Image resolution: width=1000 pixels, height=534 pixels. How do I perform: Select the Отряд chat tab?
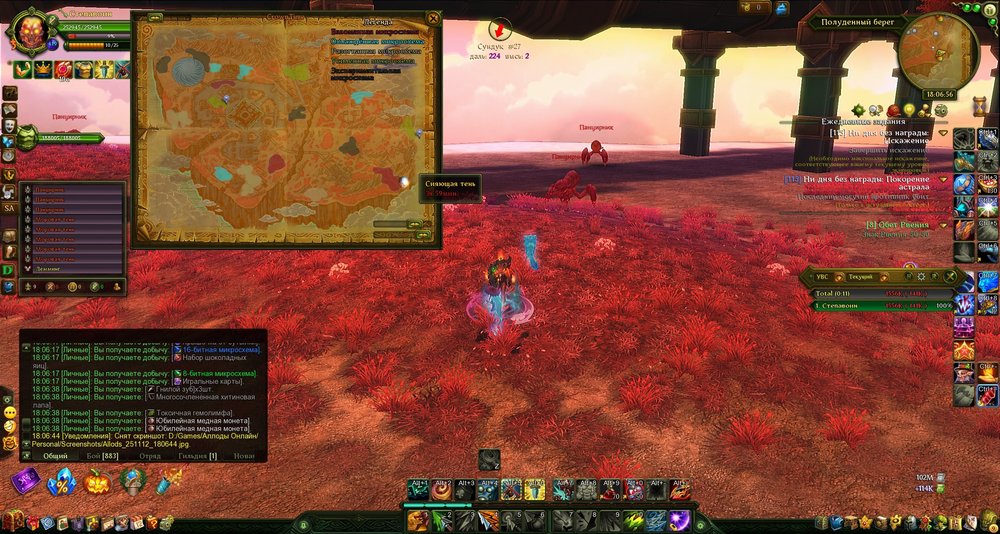[150, 456]
